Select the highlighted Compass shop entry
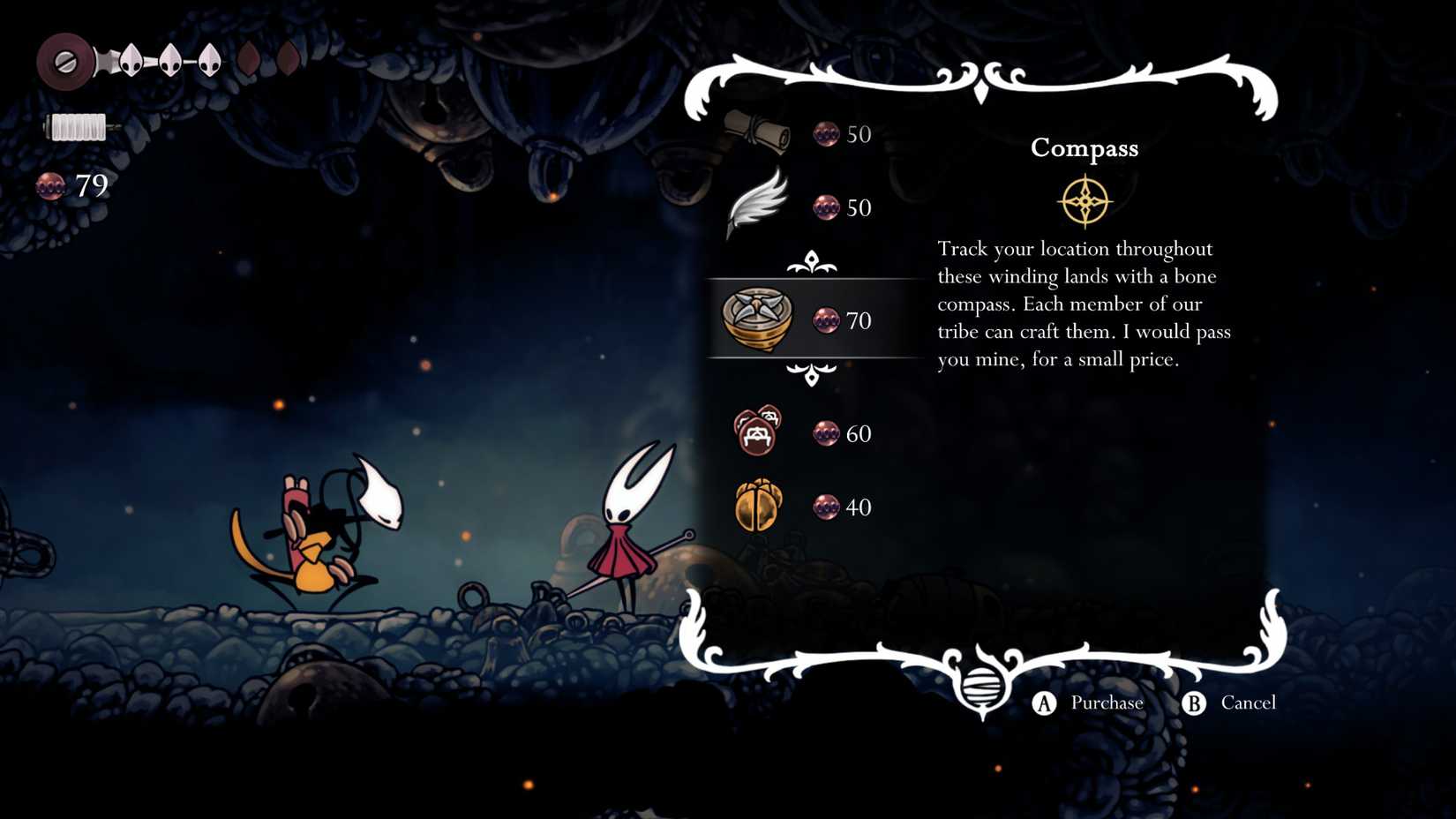This screenshot has height=819, width=1456. click(758, 319)
